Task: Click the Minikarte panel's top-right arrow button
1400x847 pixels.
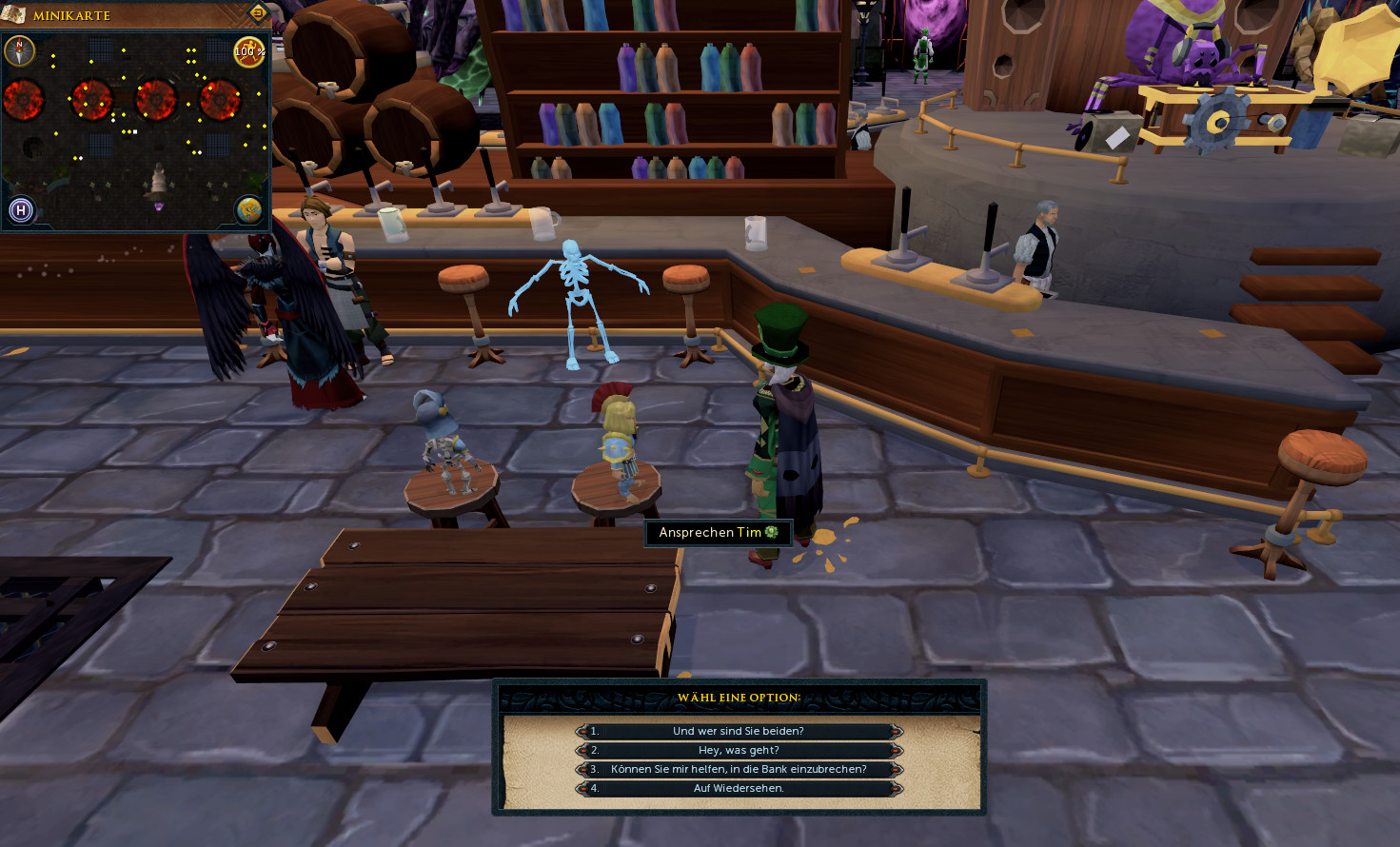Action: 257,13
